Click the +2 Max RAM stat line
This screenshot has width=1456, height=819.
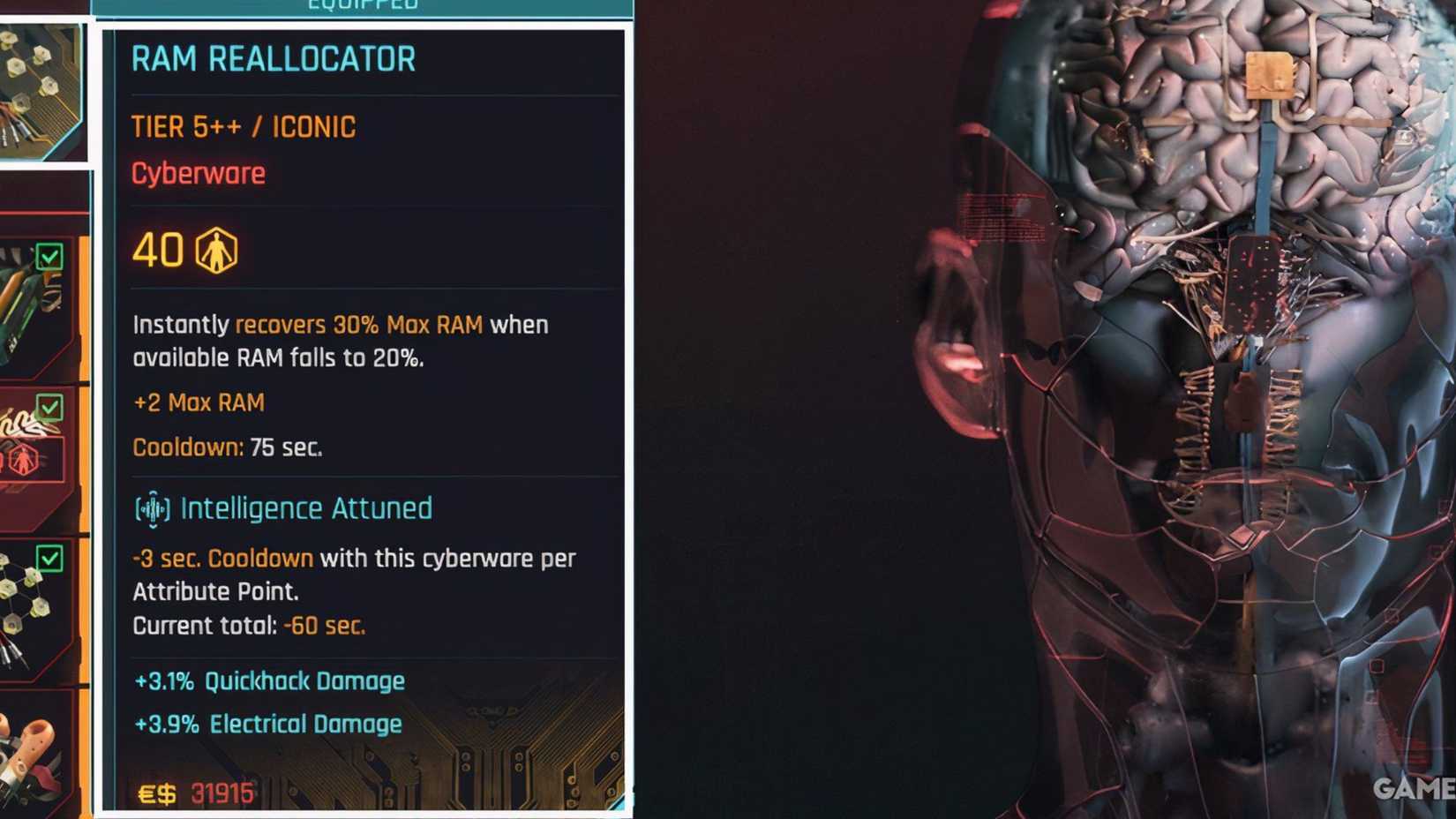[x=198, y=402]
